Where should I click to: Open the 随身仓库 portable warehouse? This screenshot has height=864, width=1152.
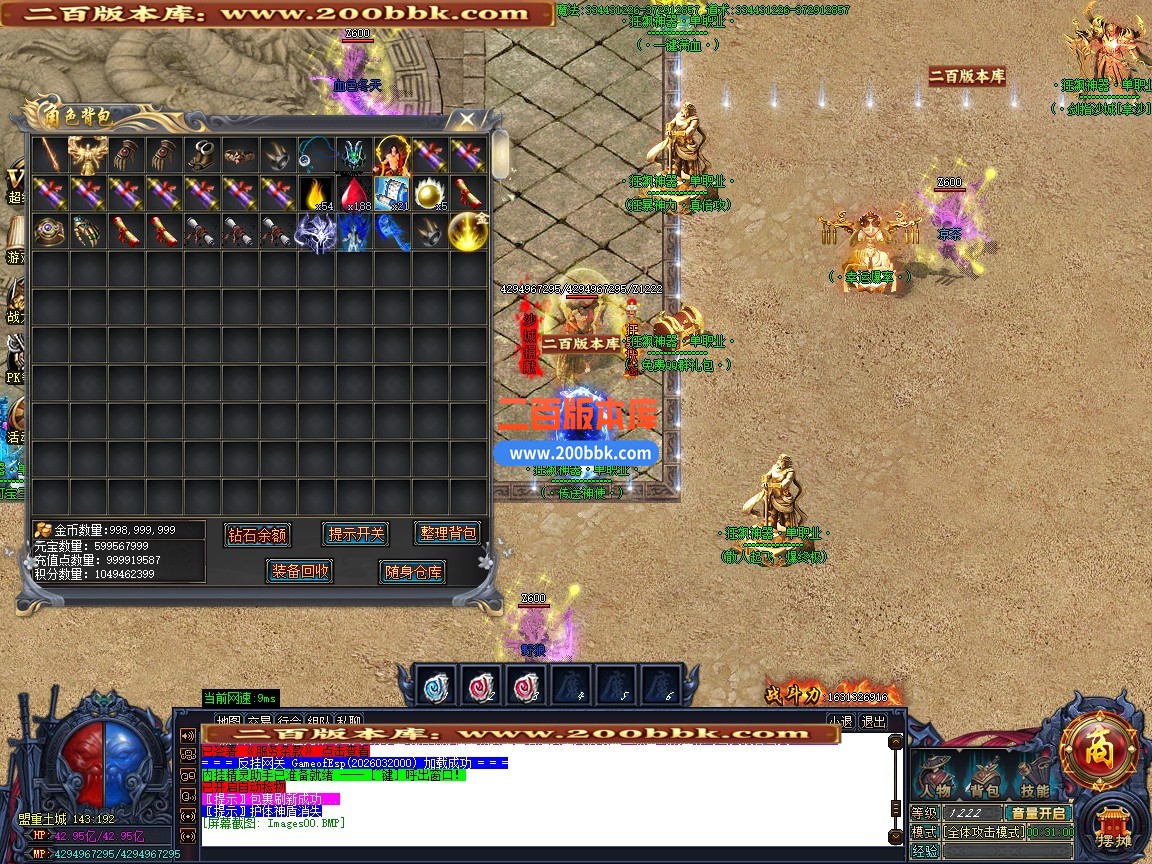pyautogui.click(x=412, y=572)
